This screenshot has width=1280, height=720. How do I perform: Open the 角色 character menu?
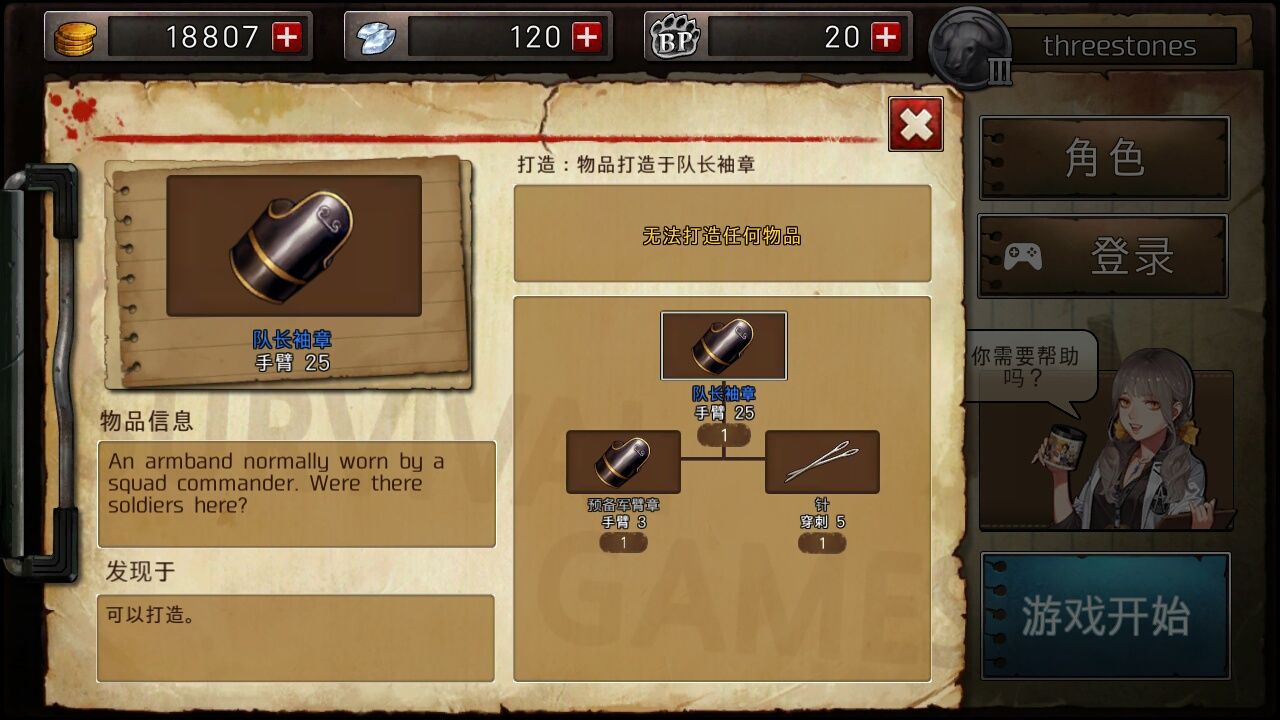1104,158
